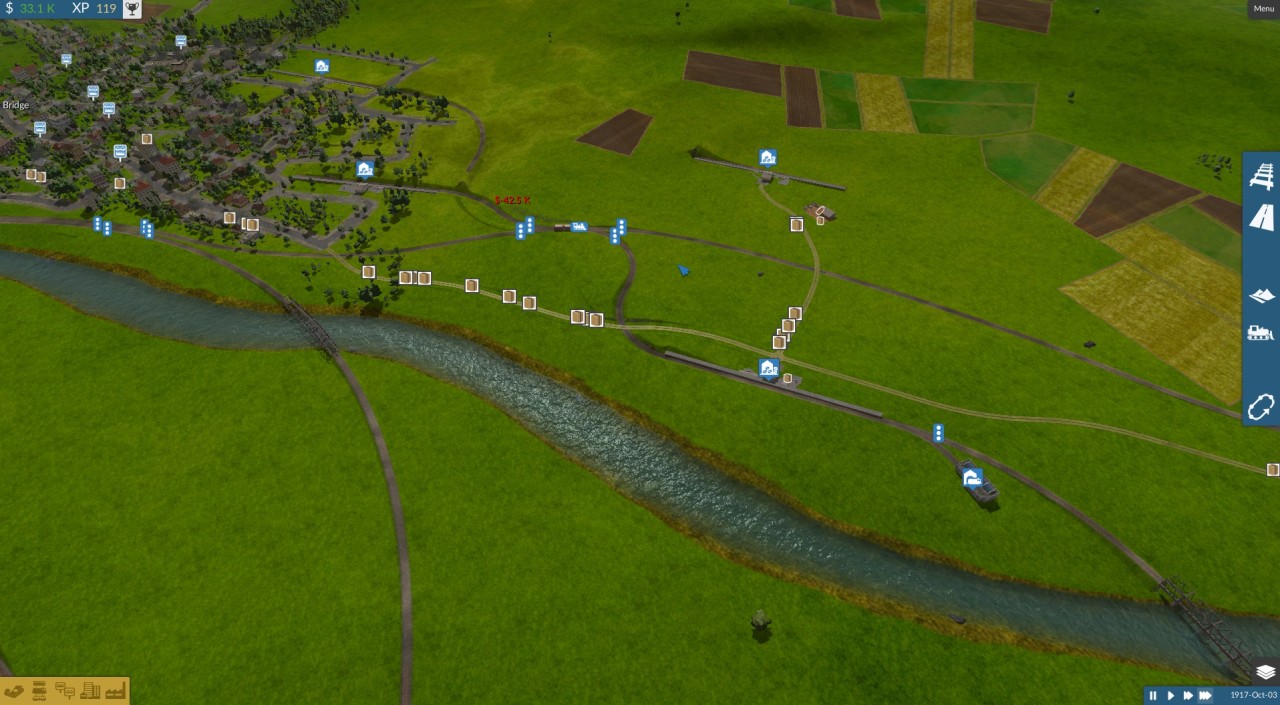Activate the bulldozer demolish tool
Screen dimensions: 1280x705
pyautogui.click(x=1262, y=333)
